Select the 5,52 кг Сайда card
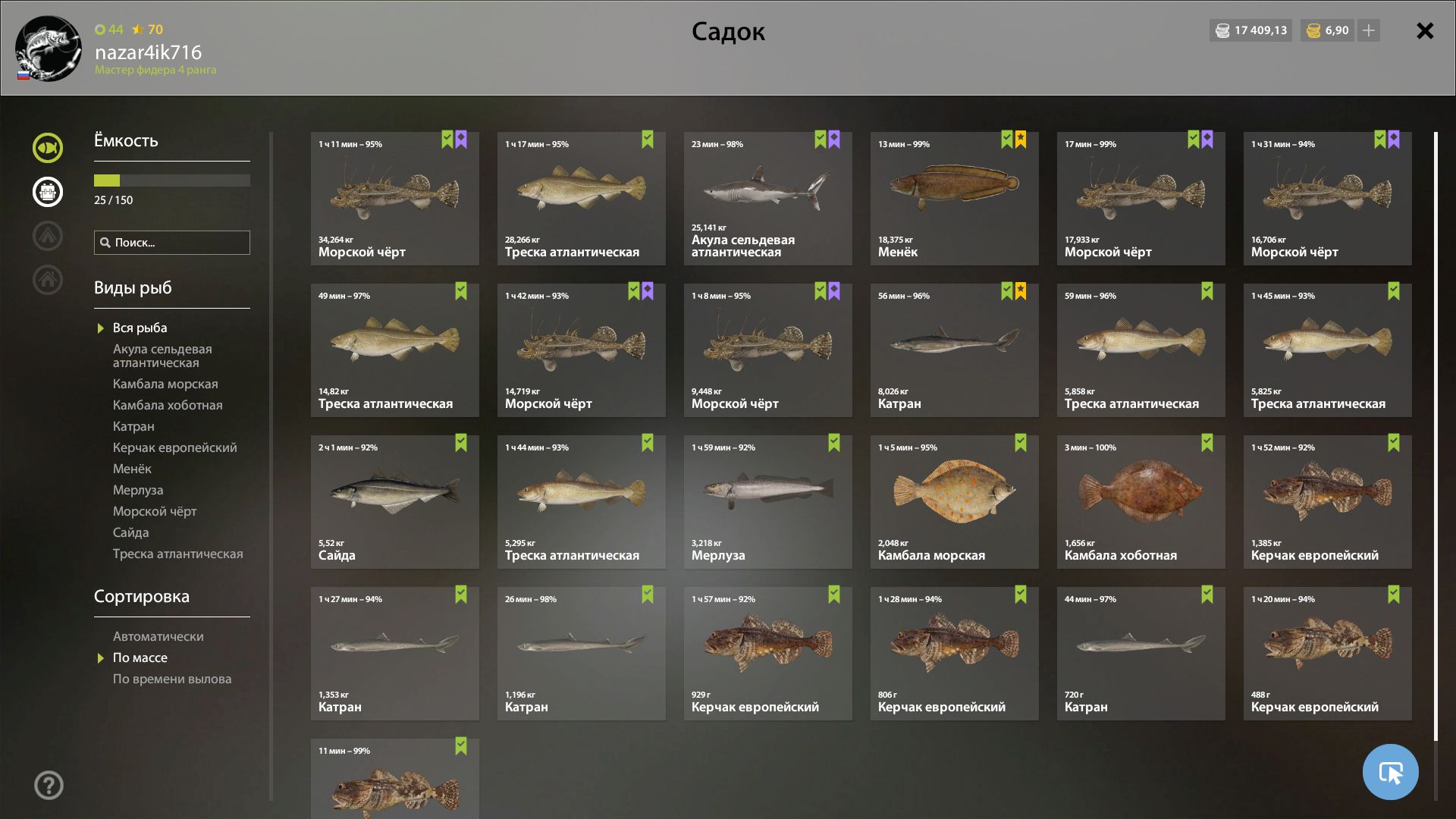The image size is (1456, 819). coord(394,502)
